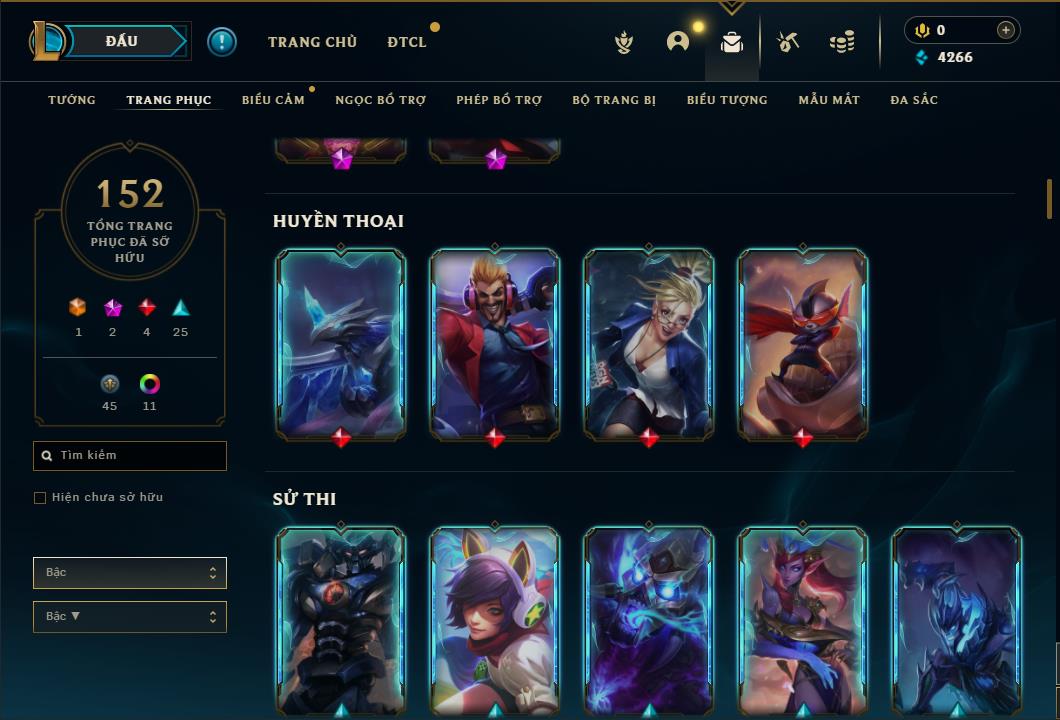The height and width of the screenshot is (720, 1060).
Task: Toggle the Hiện chưa sở hữu checkbox
Action: click(x=40, y=498)
